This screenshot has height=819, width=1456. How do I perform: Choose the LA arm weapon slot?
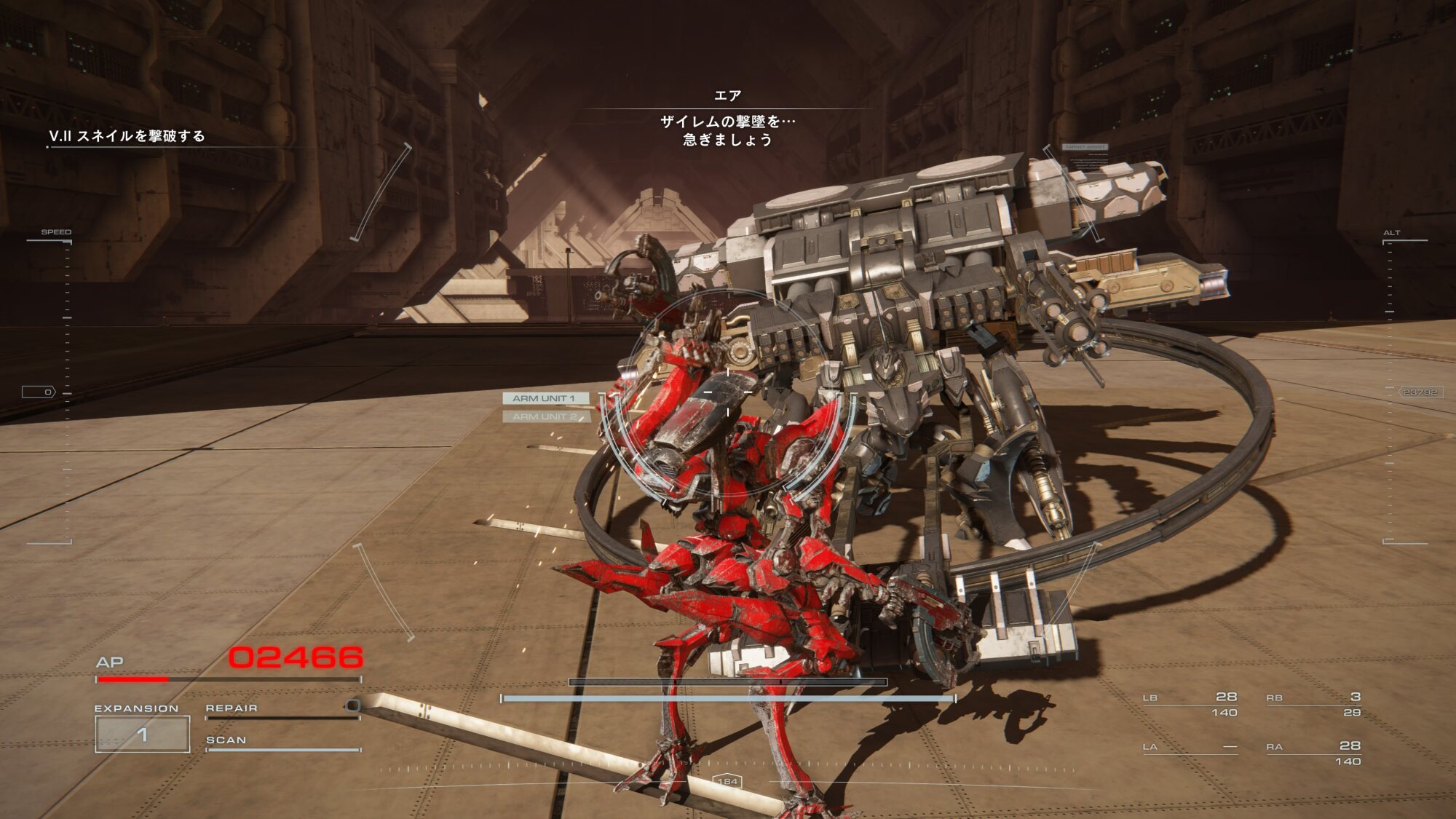coord(1190,748)
